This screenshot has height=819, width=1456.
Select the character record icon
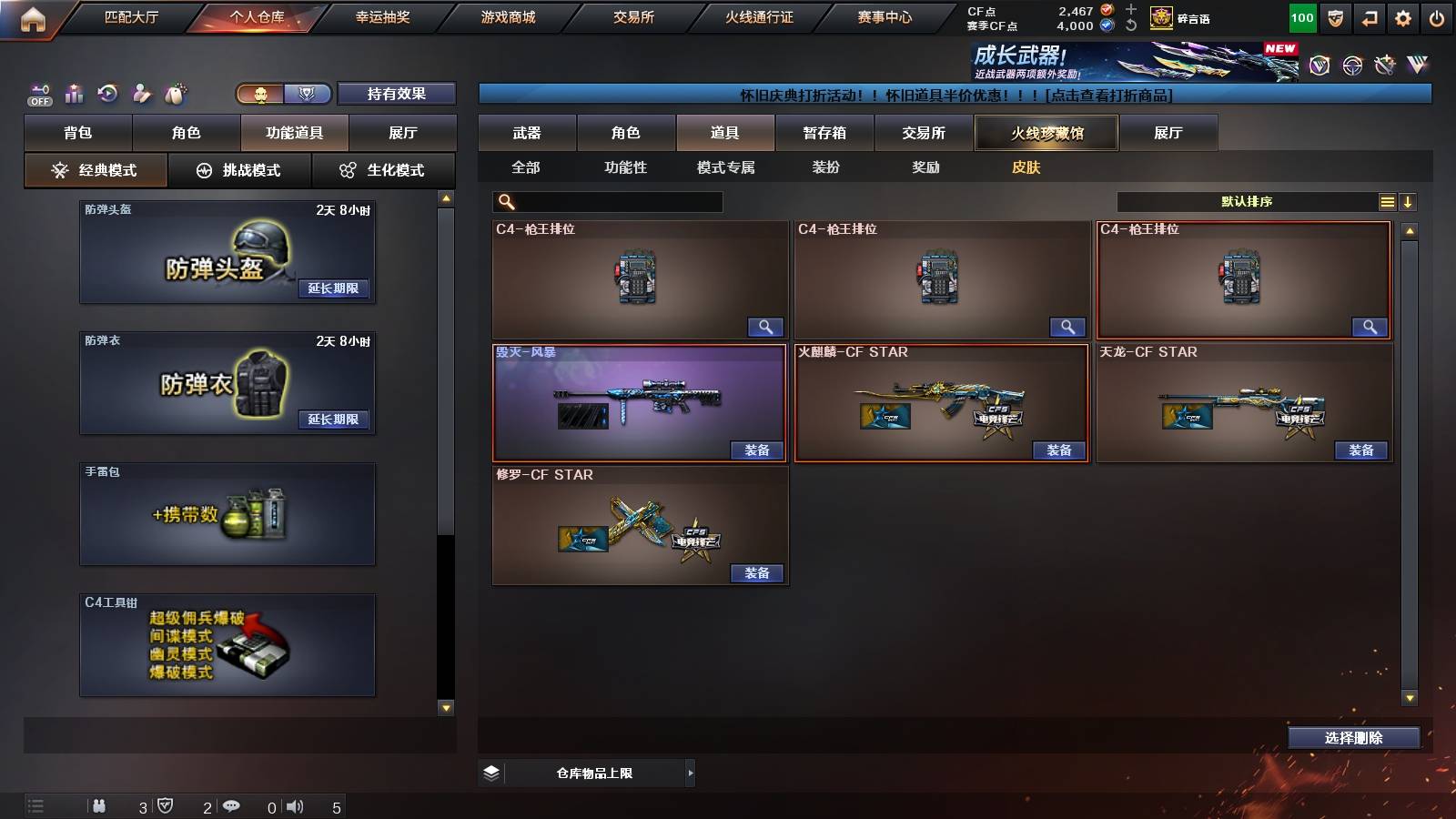coord(142,93)
